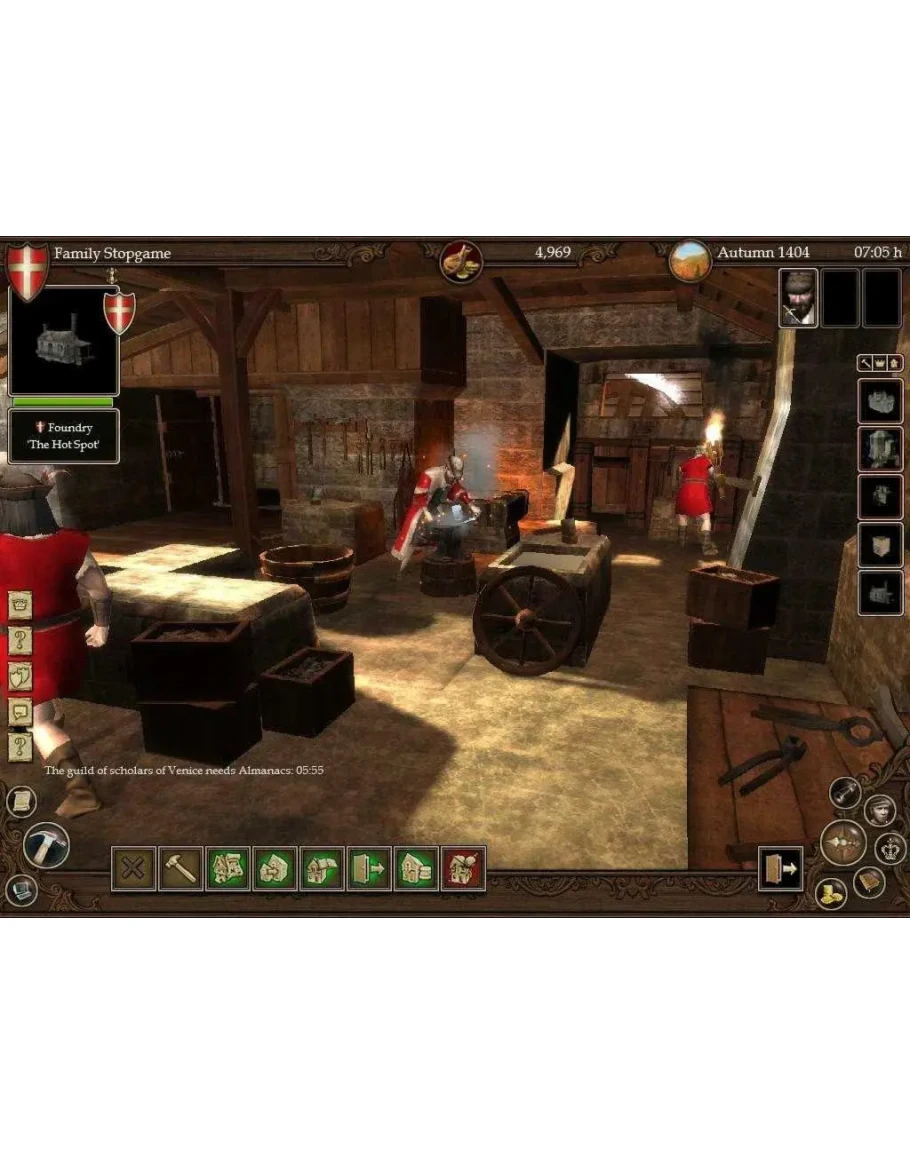Leave building via dark door exit button
This screenshot has height=1155, width=910.
click(781, 869)
